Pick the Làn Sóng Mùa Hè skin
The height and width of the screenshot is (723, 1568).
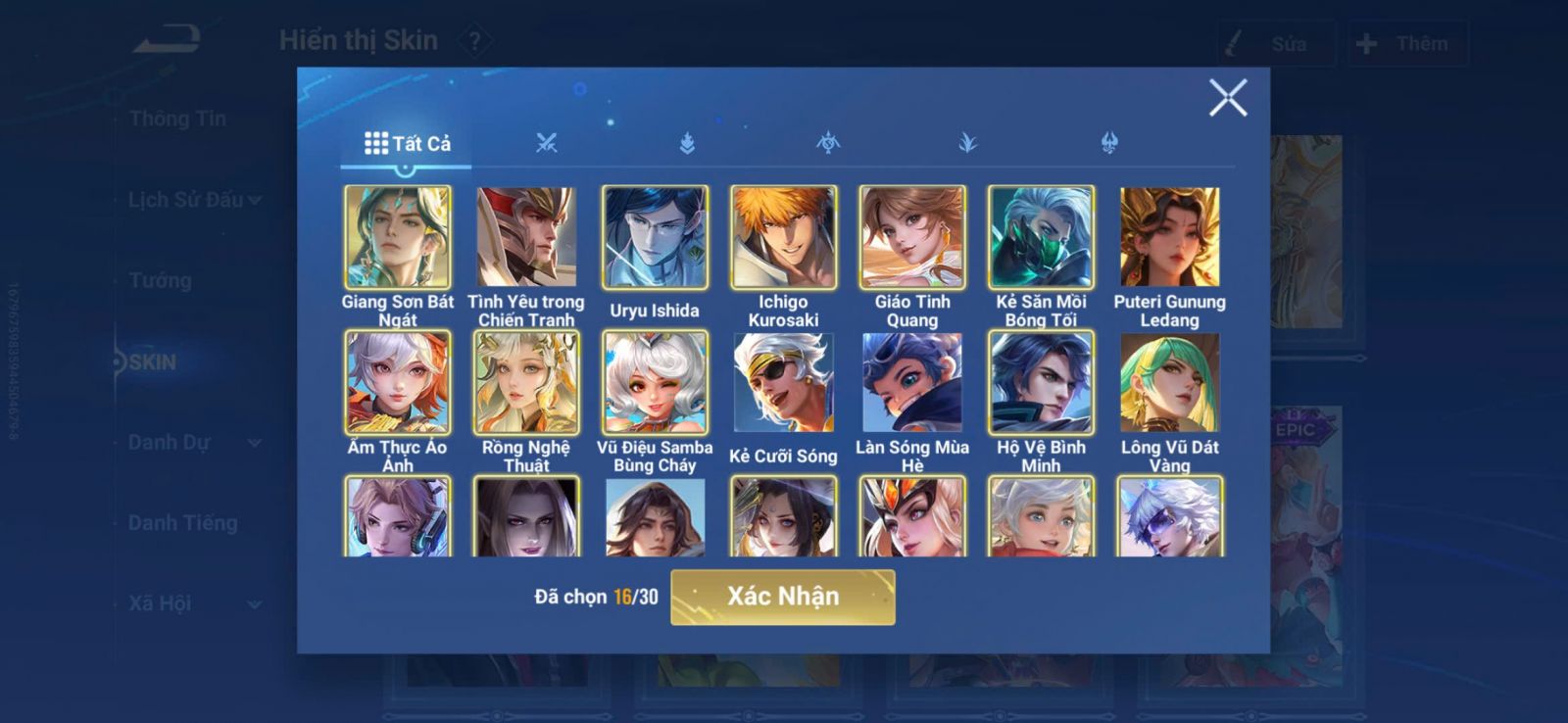point(912,382)
